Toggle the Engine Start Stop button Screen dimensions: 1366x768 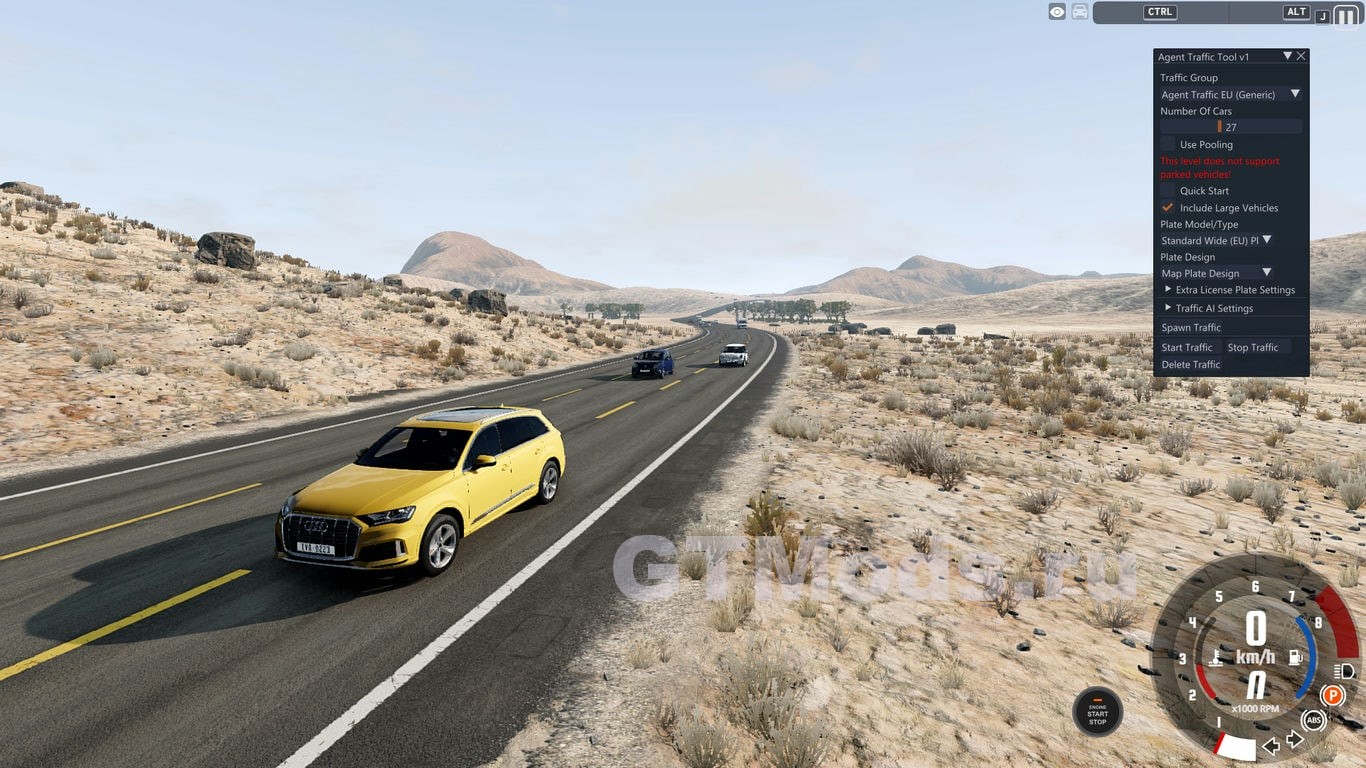pyautogui.click(x=1097, y=710)
